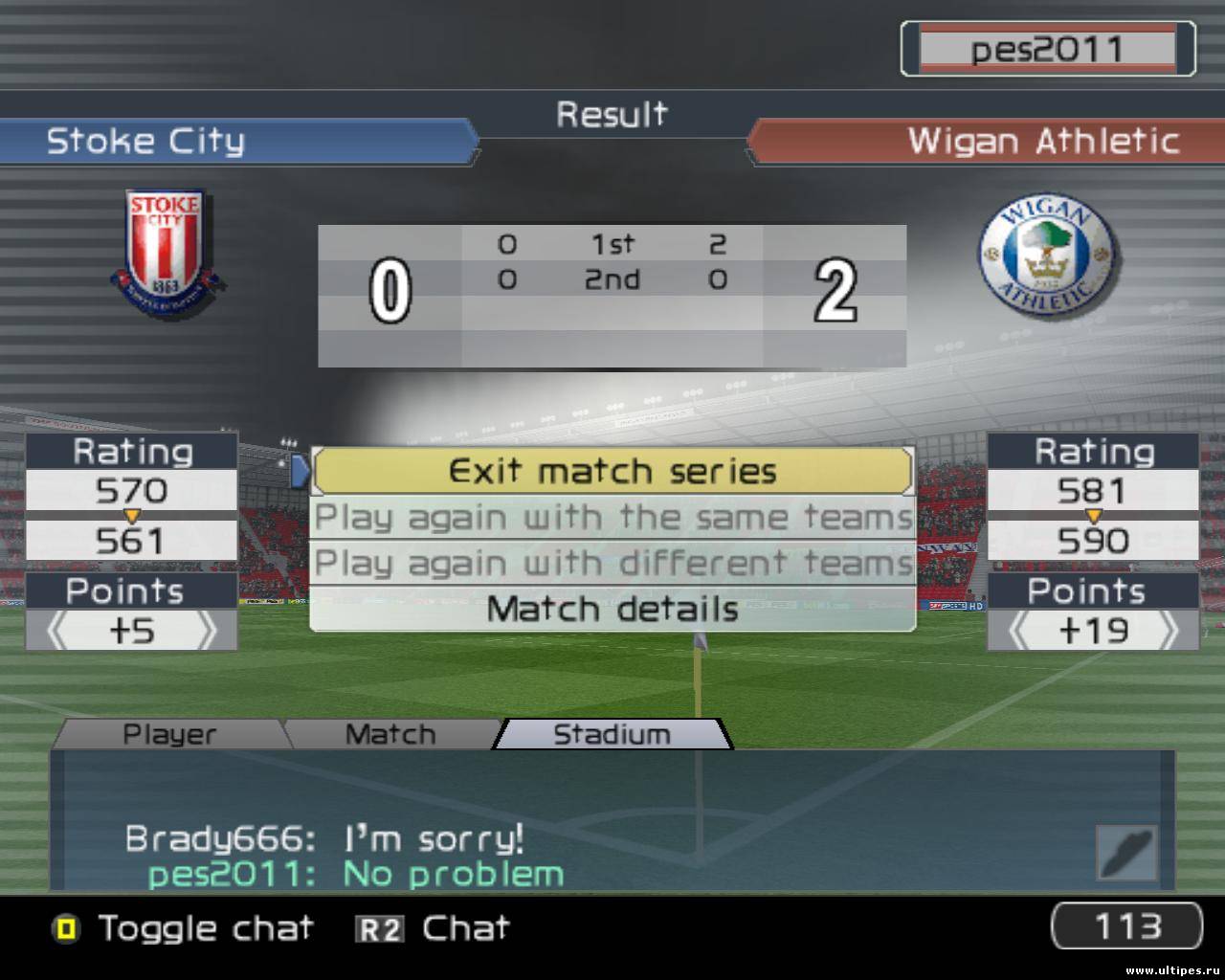Click right arrow on Wigan Athletic points
This screenshot has height=980, width=1225.
pos(1167,632)
